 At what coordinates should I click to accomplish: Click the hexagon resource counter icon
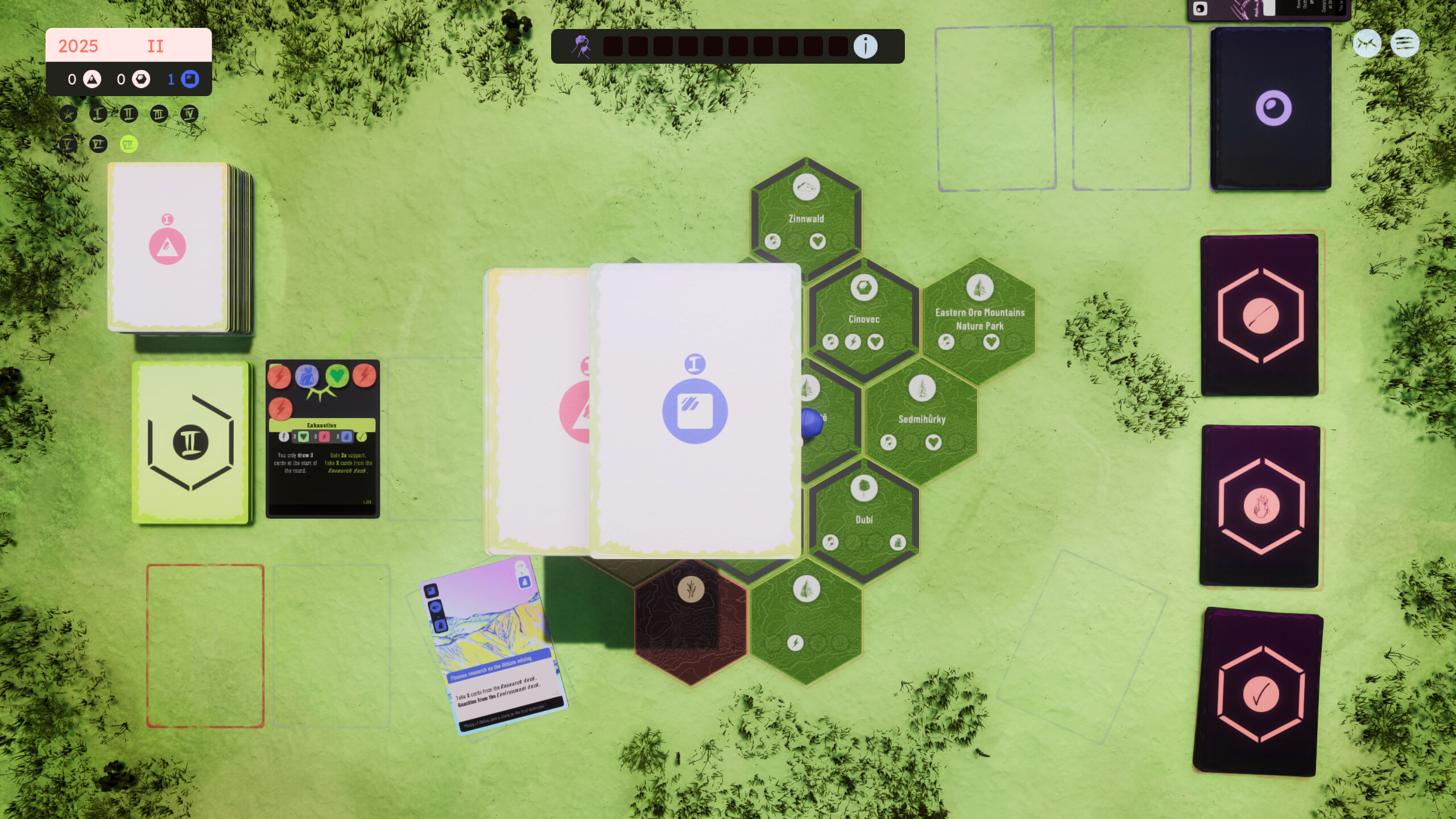point(140,78)
